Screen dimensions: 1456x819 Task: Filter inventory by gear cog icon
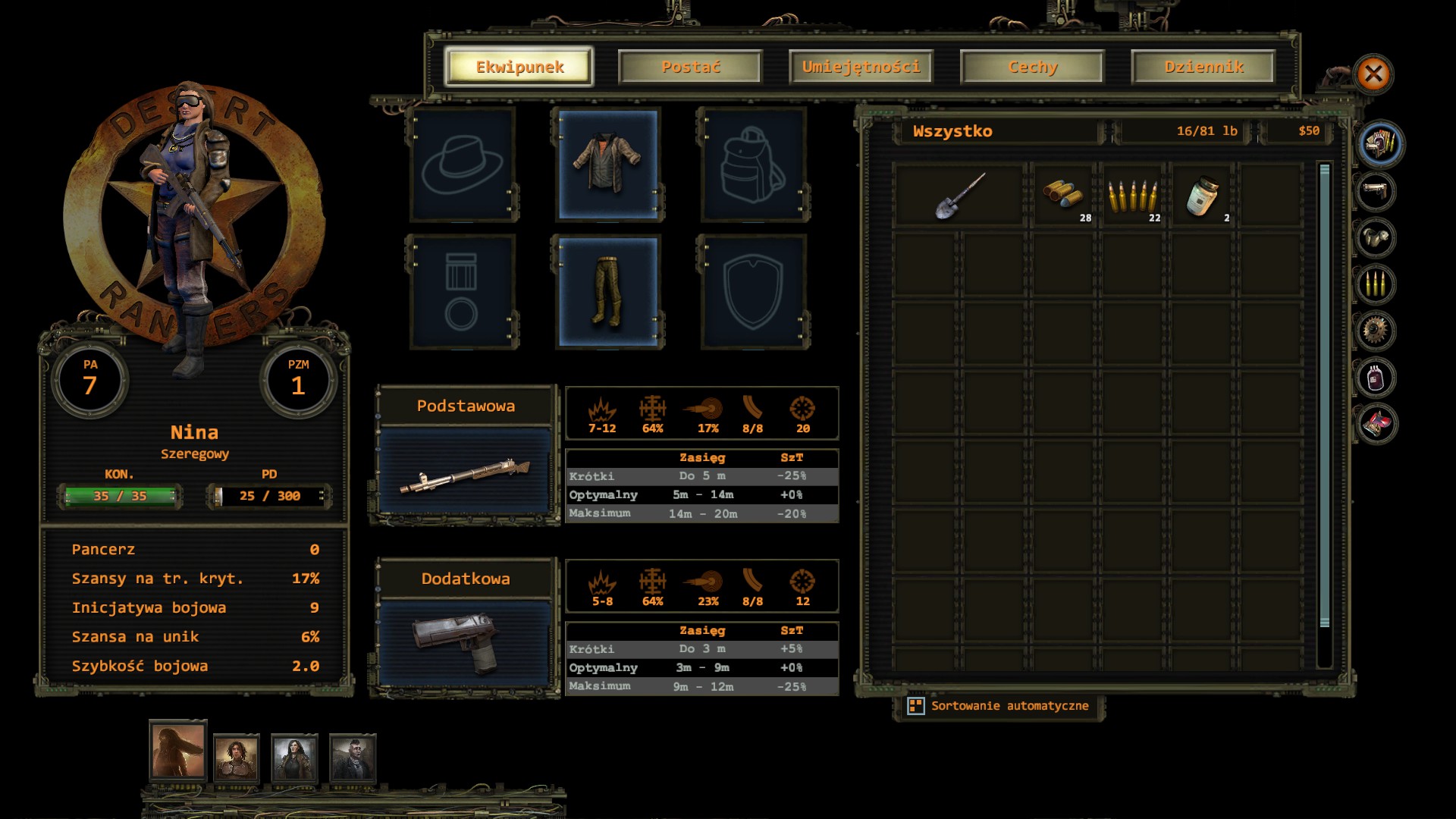point(1376,331)
